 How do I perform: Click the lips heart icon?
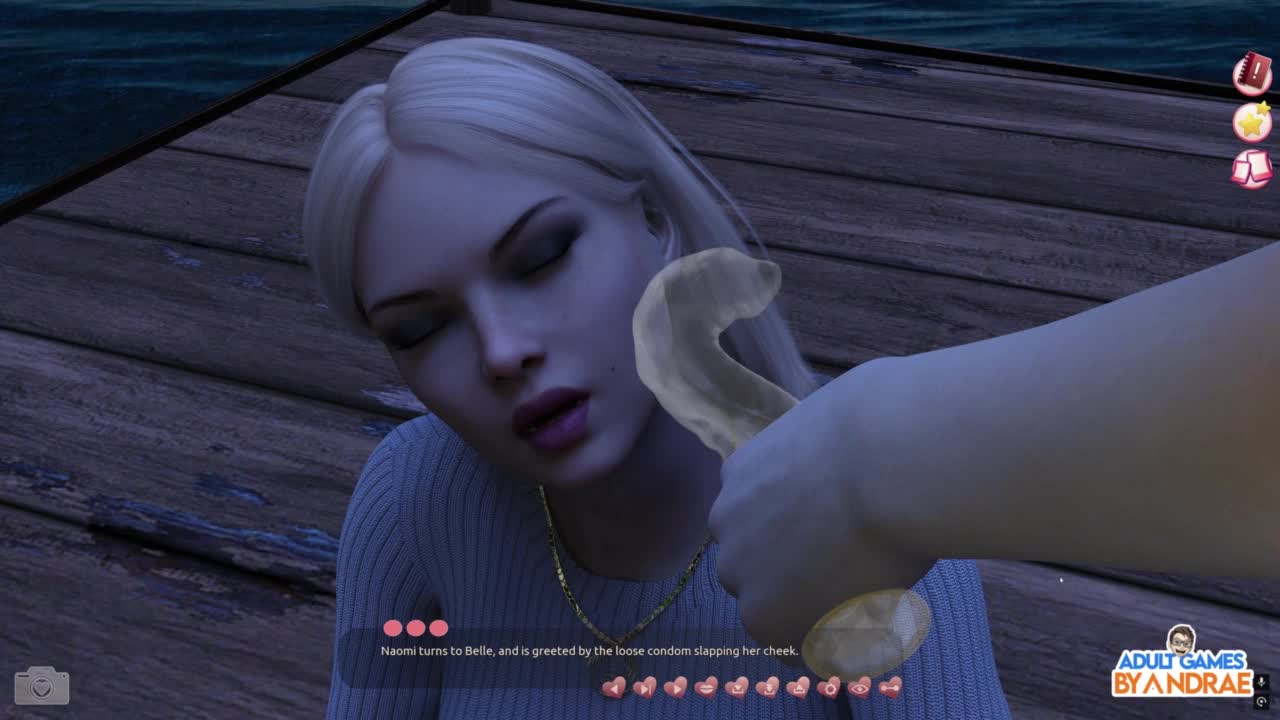tap(706, 687)
